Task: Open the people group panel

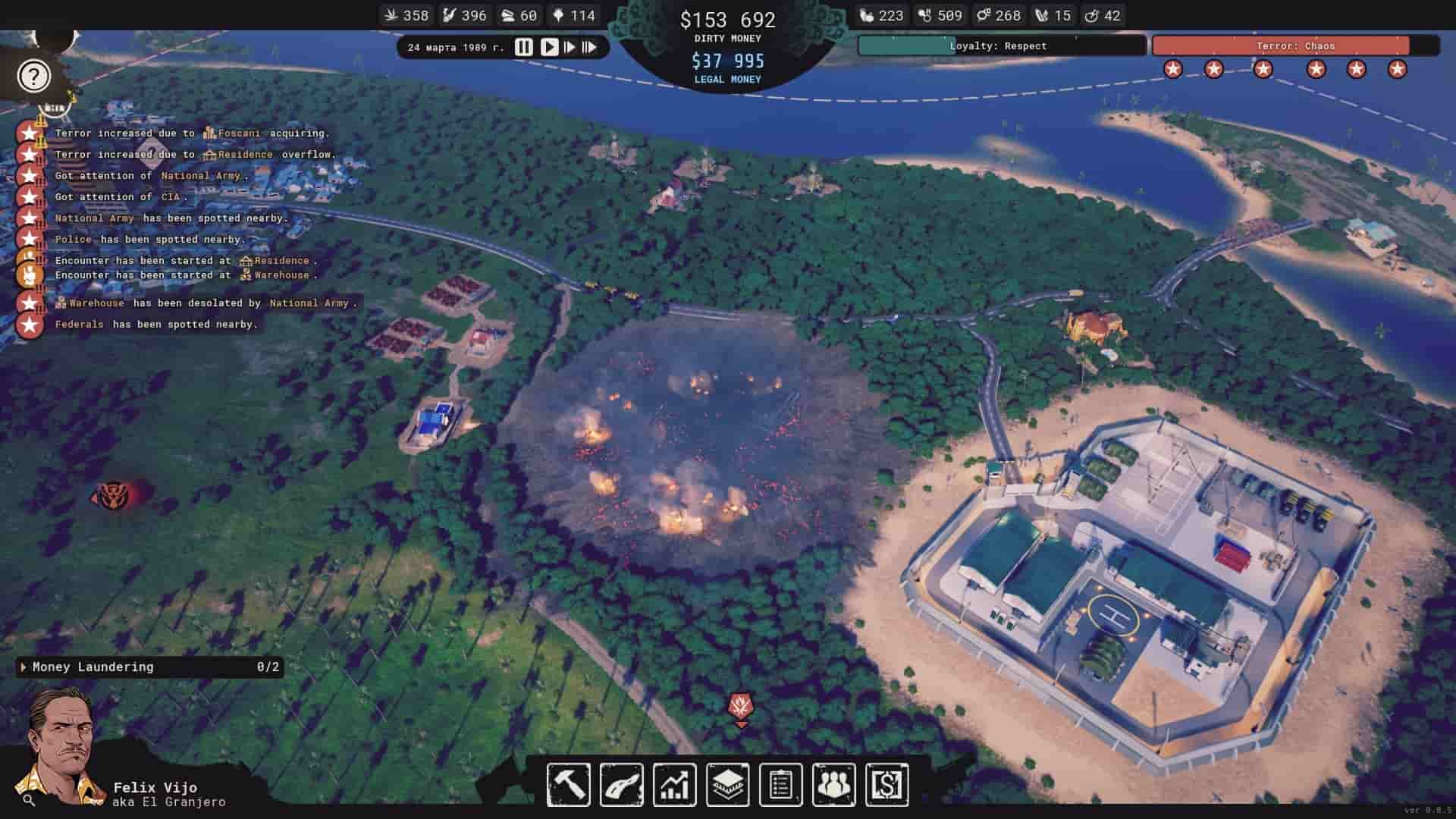Action: (833, 784)
